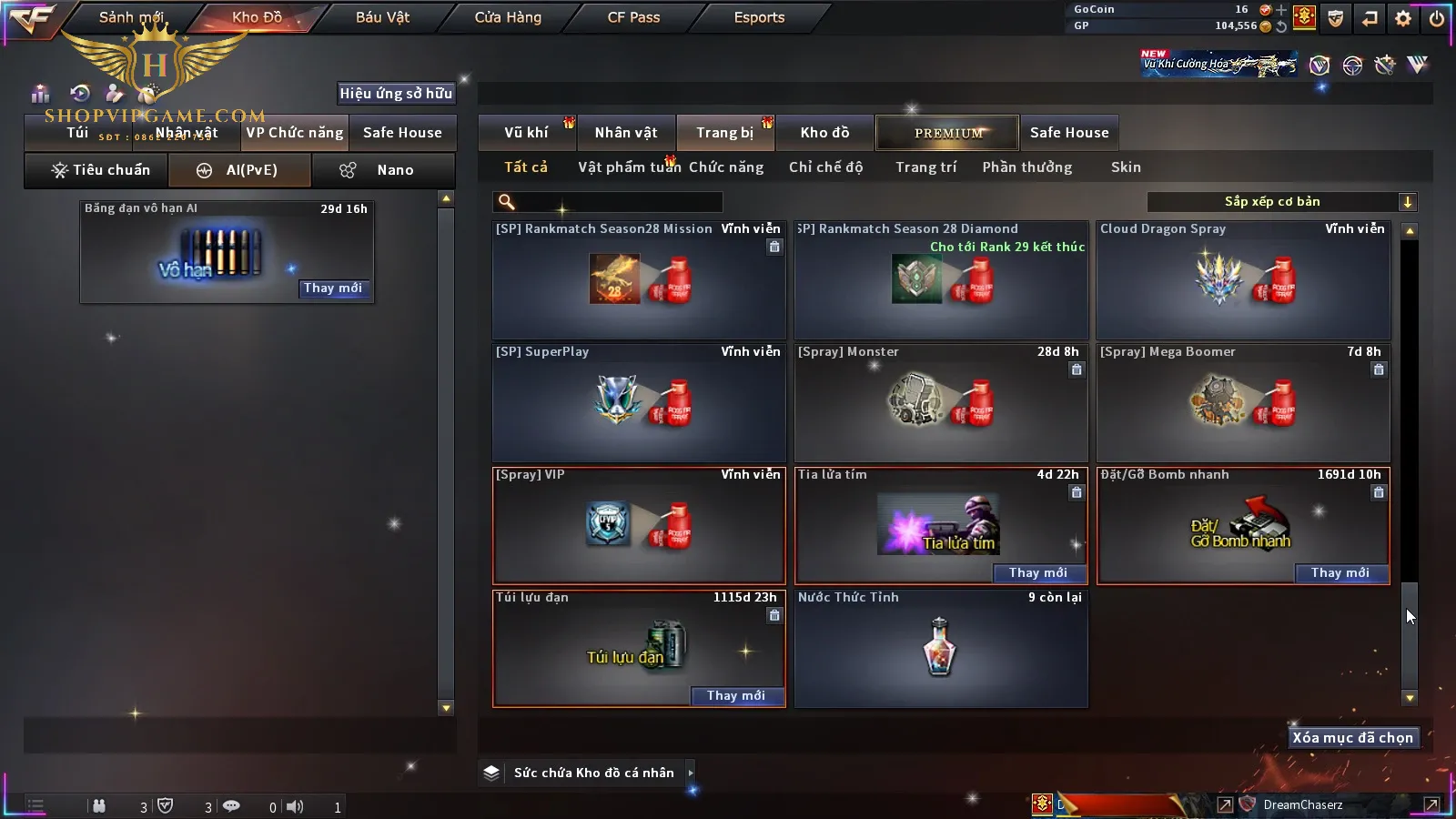Expand Sức chứa Kho đồ cá nhân
The image size is (1456, 819).
coord(593,773)
